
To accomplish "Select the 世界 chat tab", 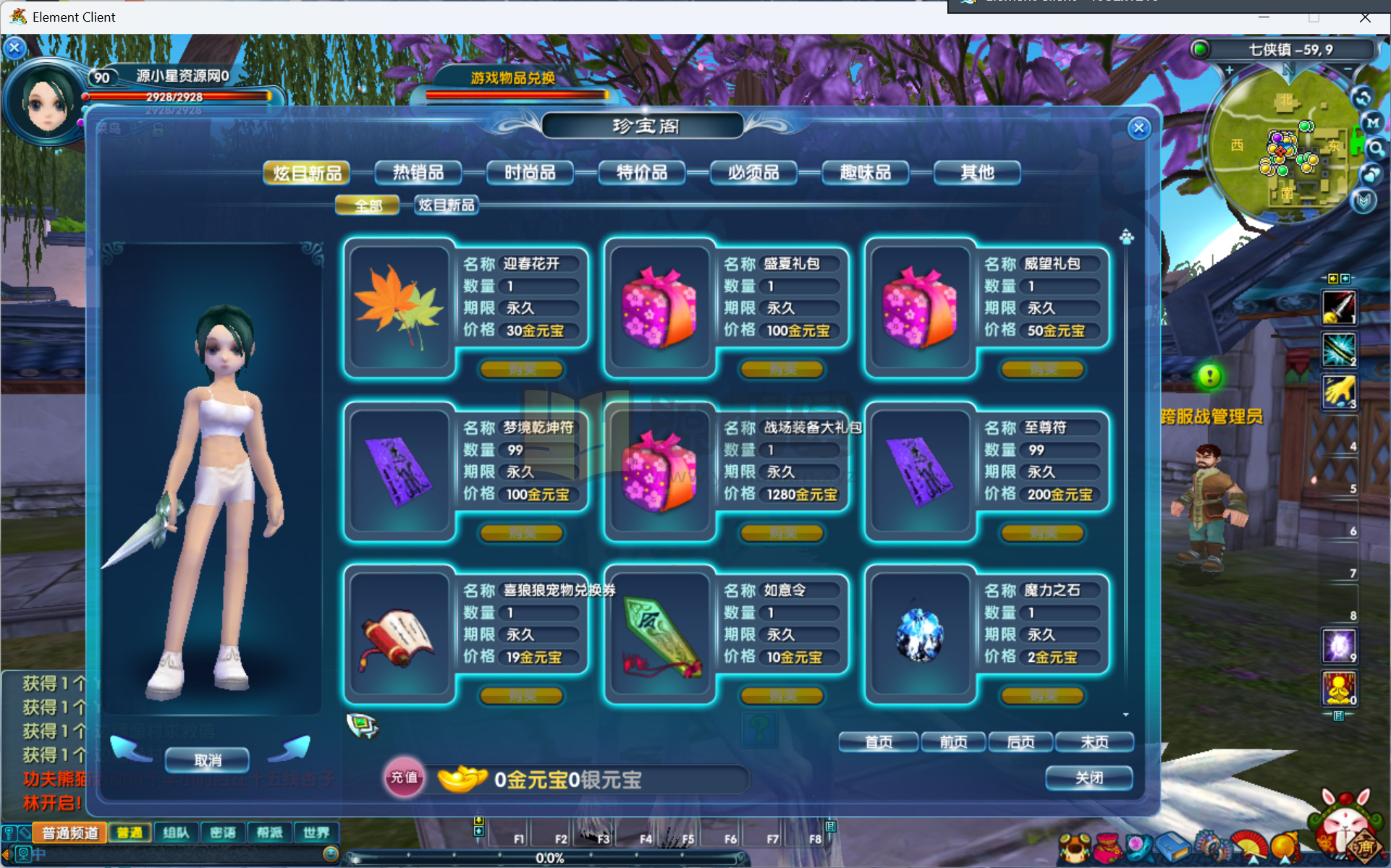I will click(x=316, y=833).
